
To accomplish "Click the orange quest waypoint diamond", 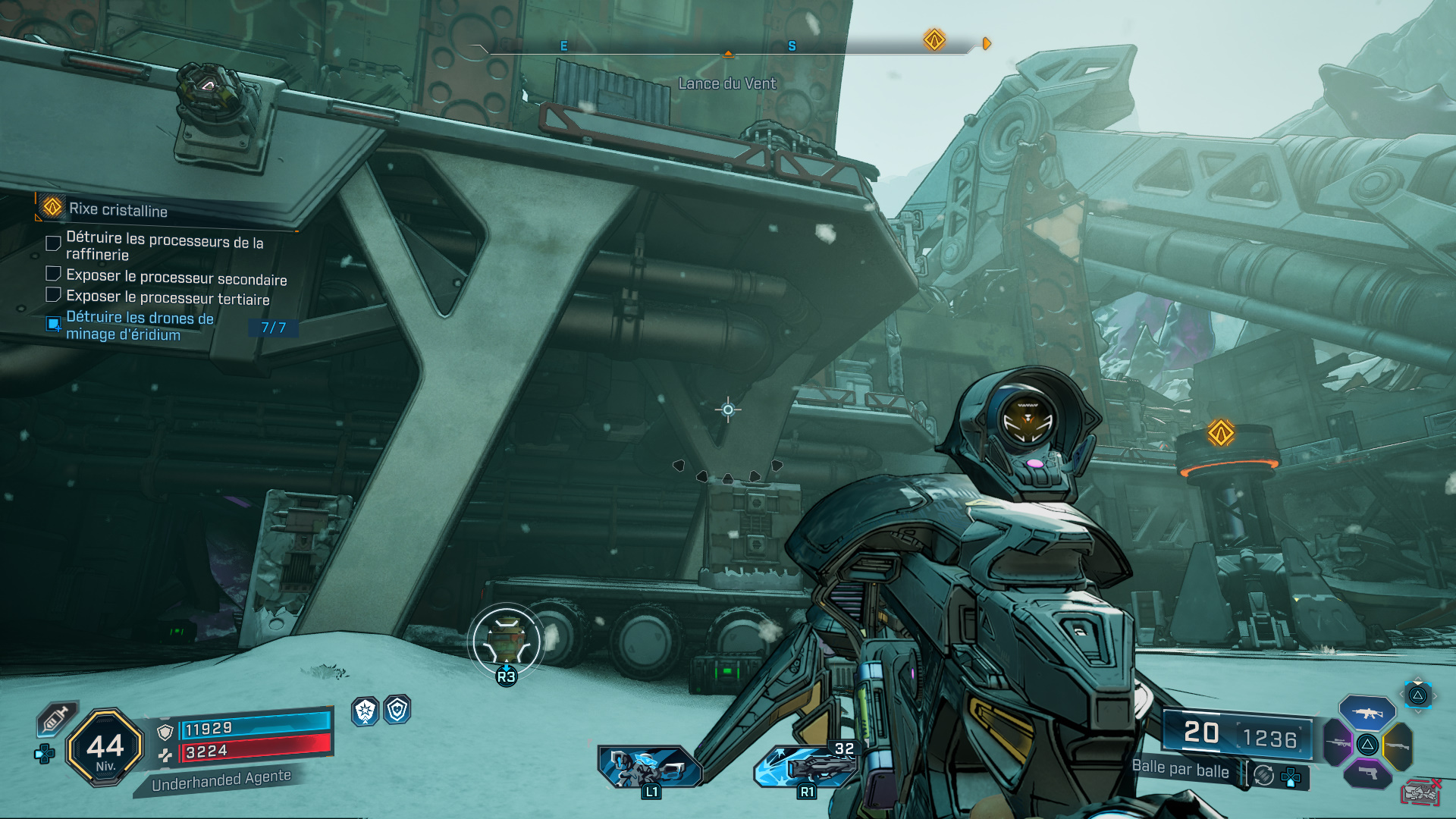I will [1221, 433].
